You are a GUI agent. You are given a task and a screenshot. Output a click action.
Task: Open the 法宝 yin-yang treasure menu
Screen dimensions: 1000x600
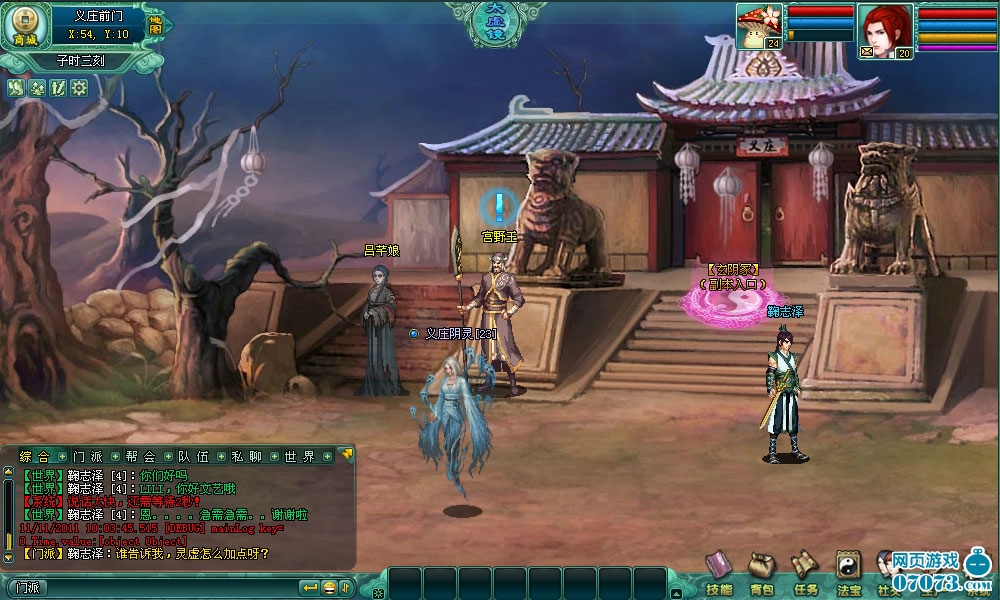tap(849, 572)
